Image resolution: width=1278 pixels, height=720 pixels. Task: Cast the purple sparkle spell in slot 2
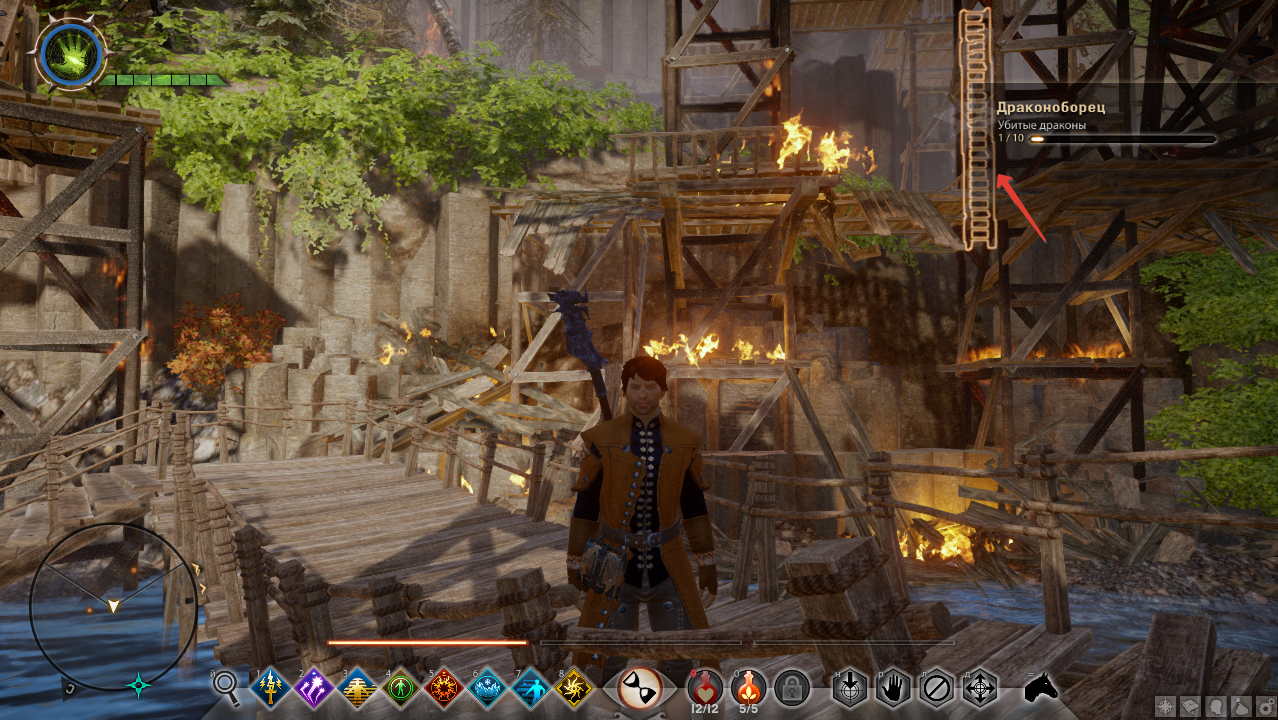coord(315,687)
